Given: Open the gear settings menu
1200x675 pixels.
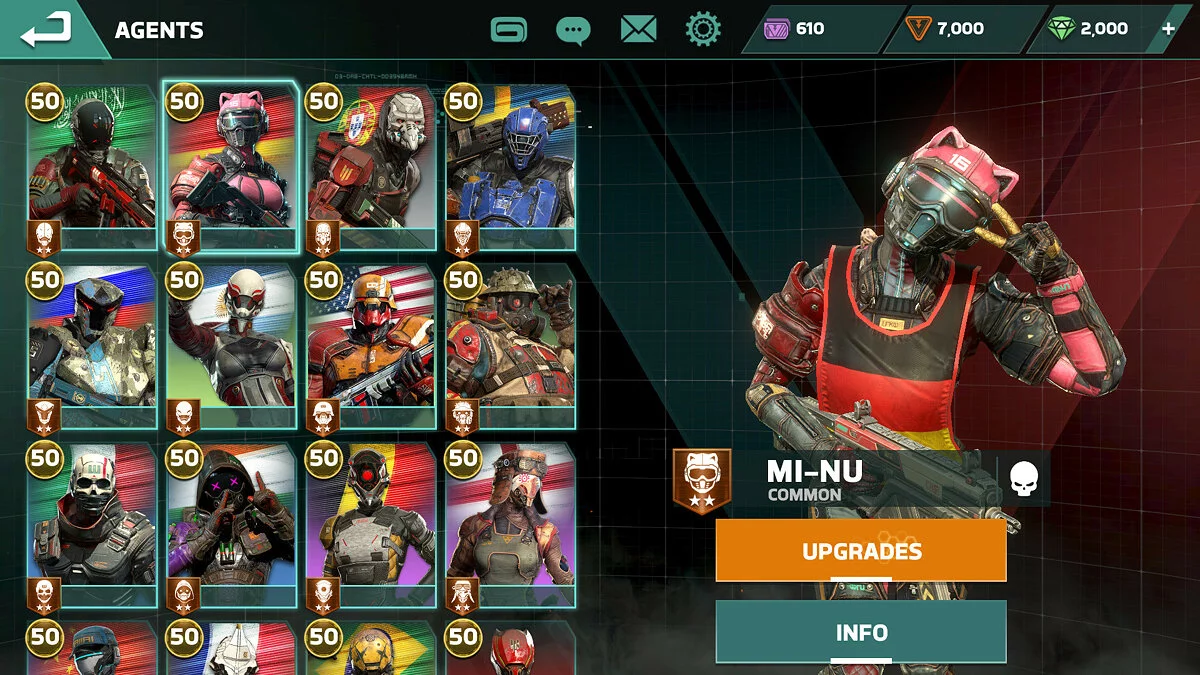Looking at the screenshot, I should 703,29.
